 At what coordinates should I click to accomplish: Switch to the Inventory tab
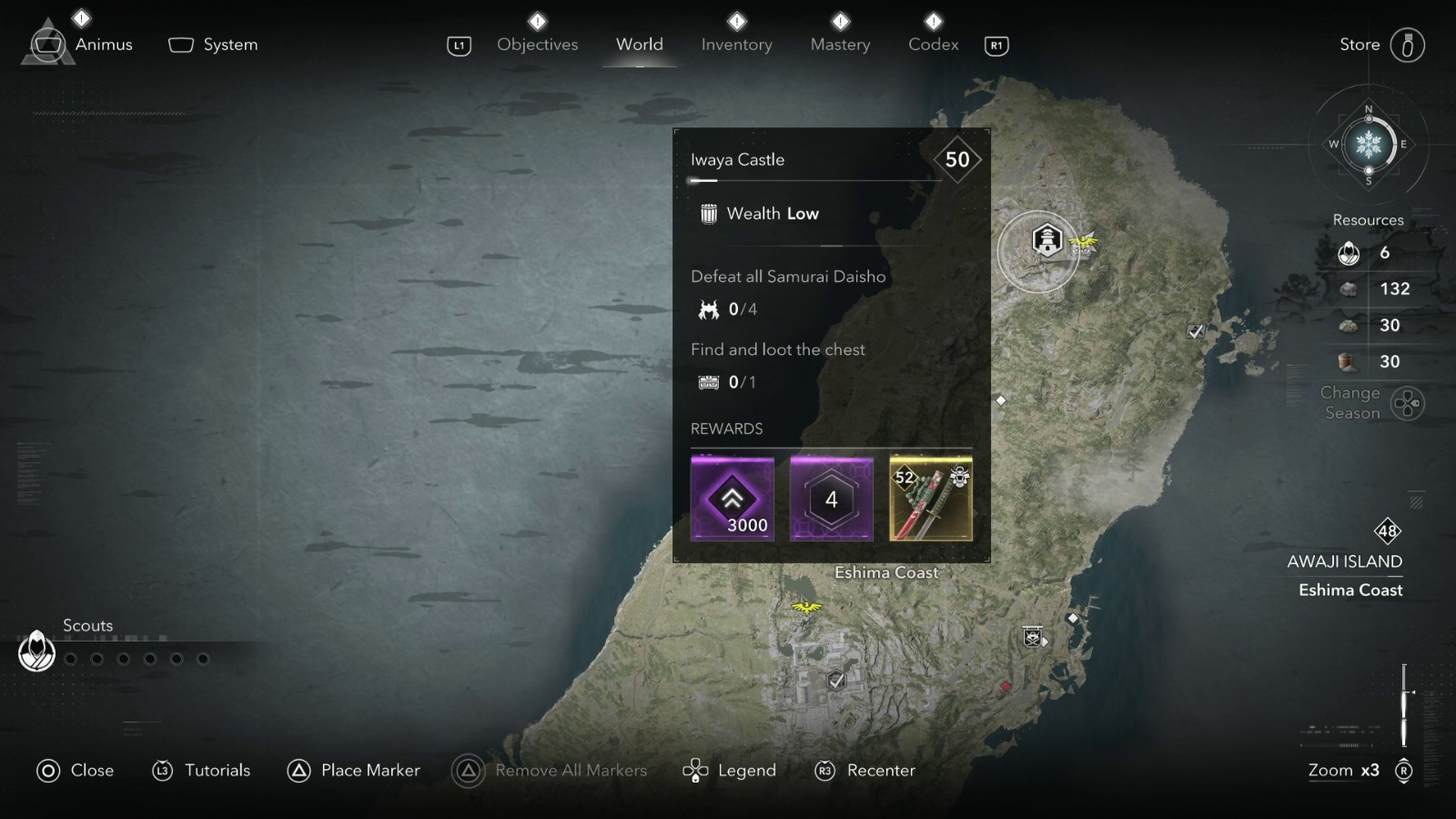point(736,44)
